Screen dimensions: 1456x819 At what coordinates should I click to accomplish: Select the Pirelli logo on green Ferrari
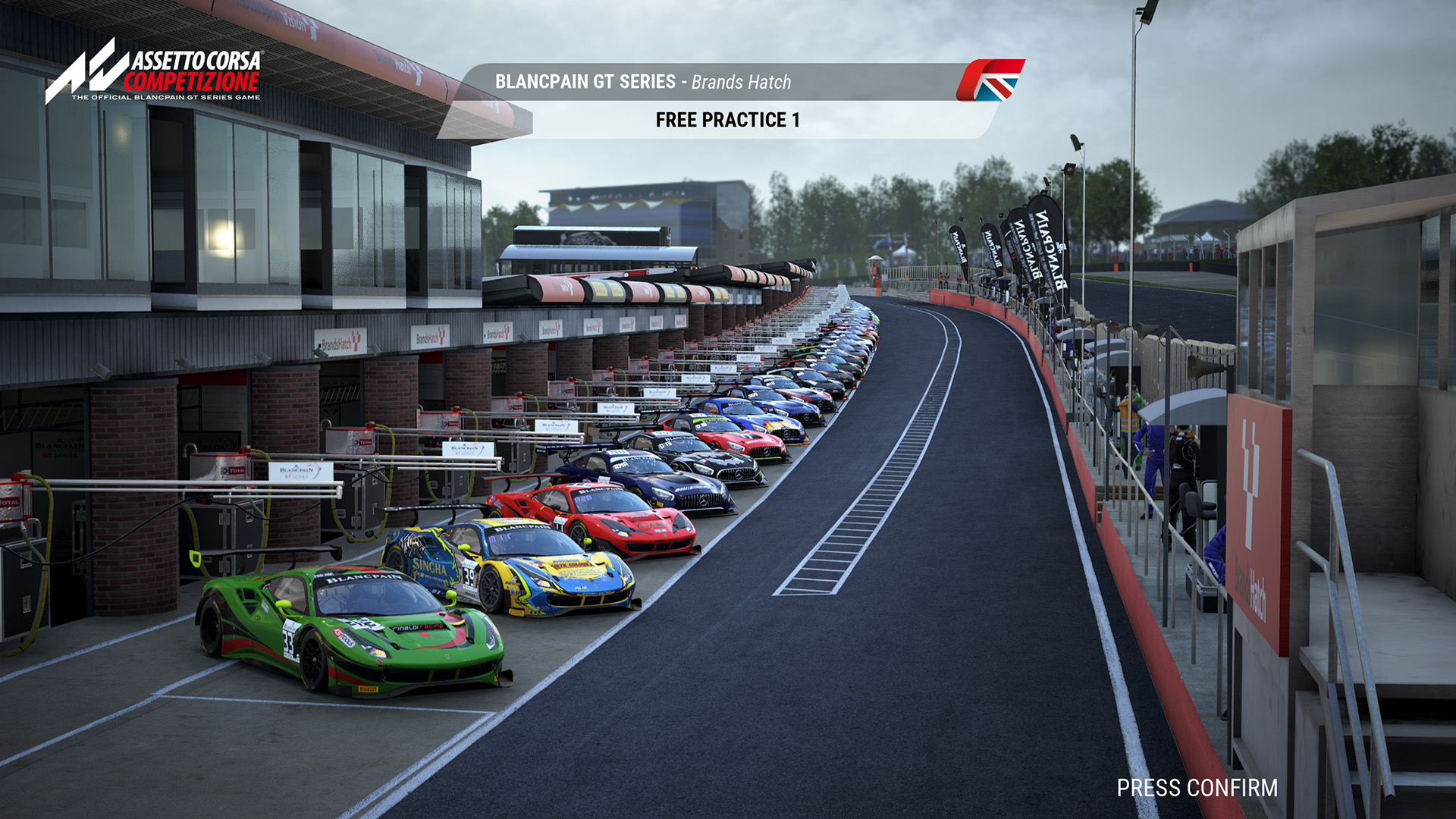(370, 689)
